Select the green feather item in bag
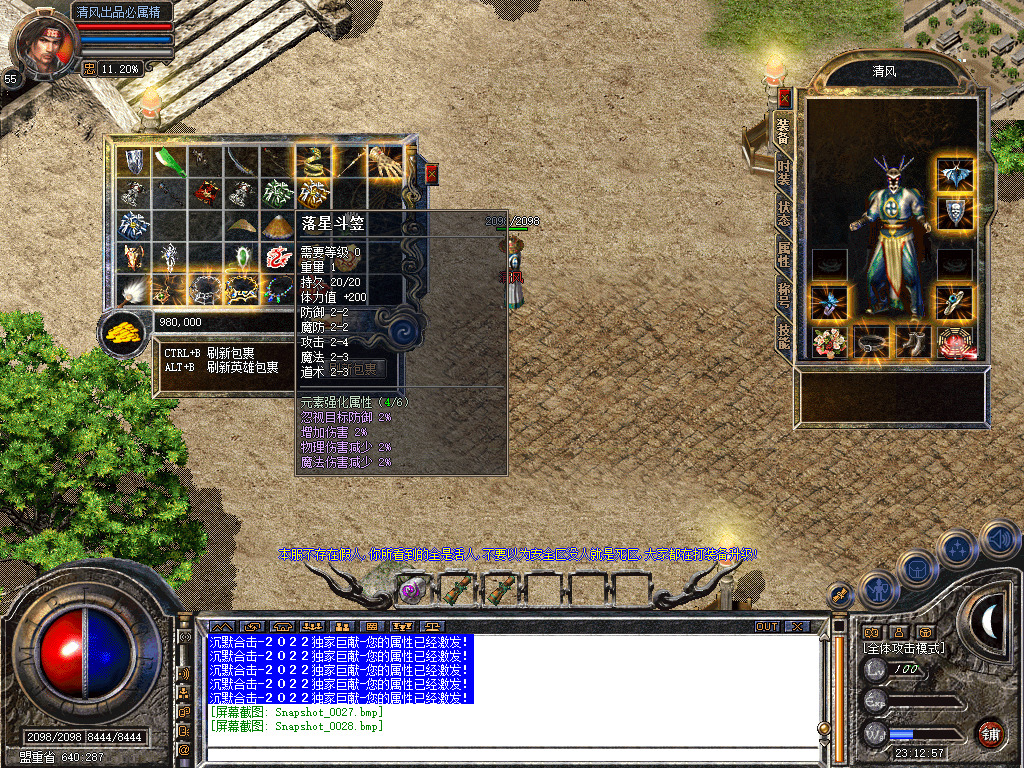Screen dimensions: 1024x768 pos(171,161)
